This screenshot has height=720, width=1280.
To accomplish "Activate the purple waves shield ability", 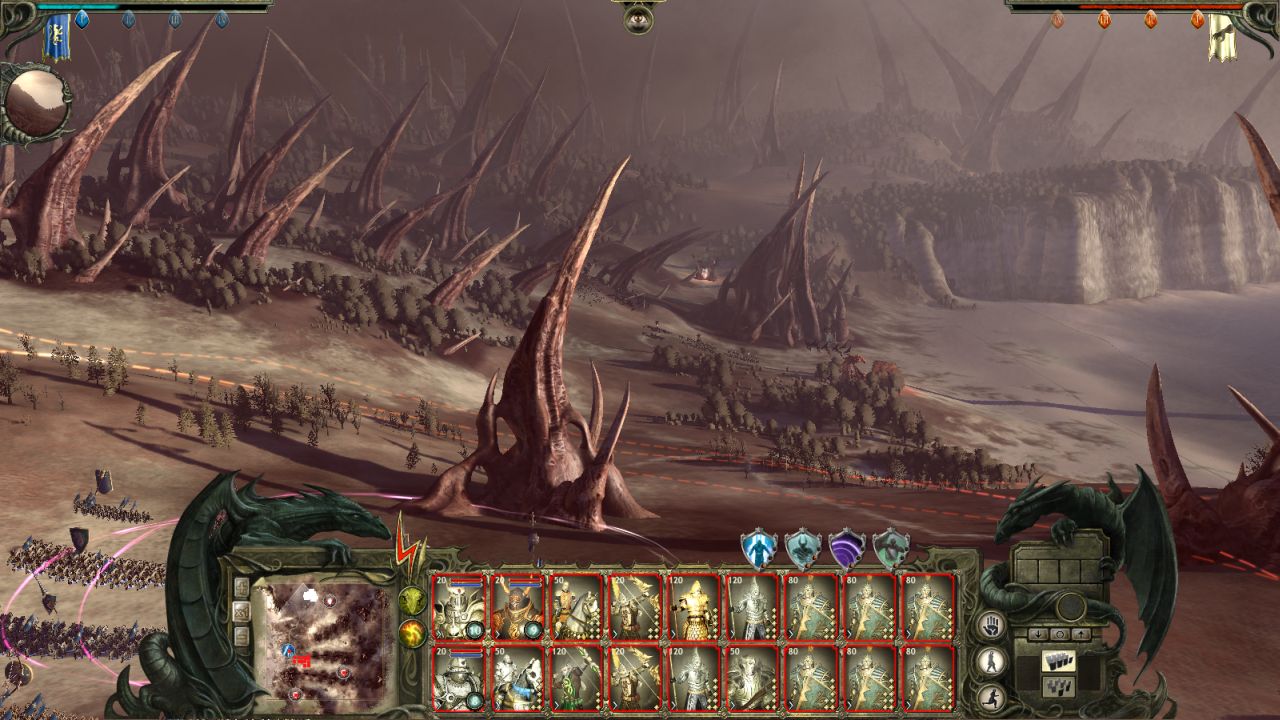I will pyautogui.click(x=846, y=549).
